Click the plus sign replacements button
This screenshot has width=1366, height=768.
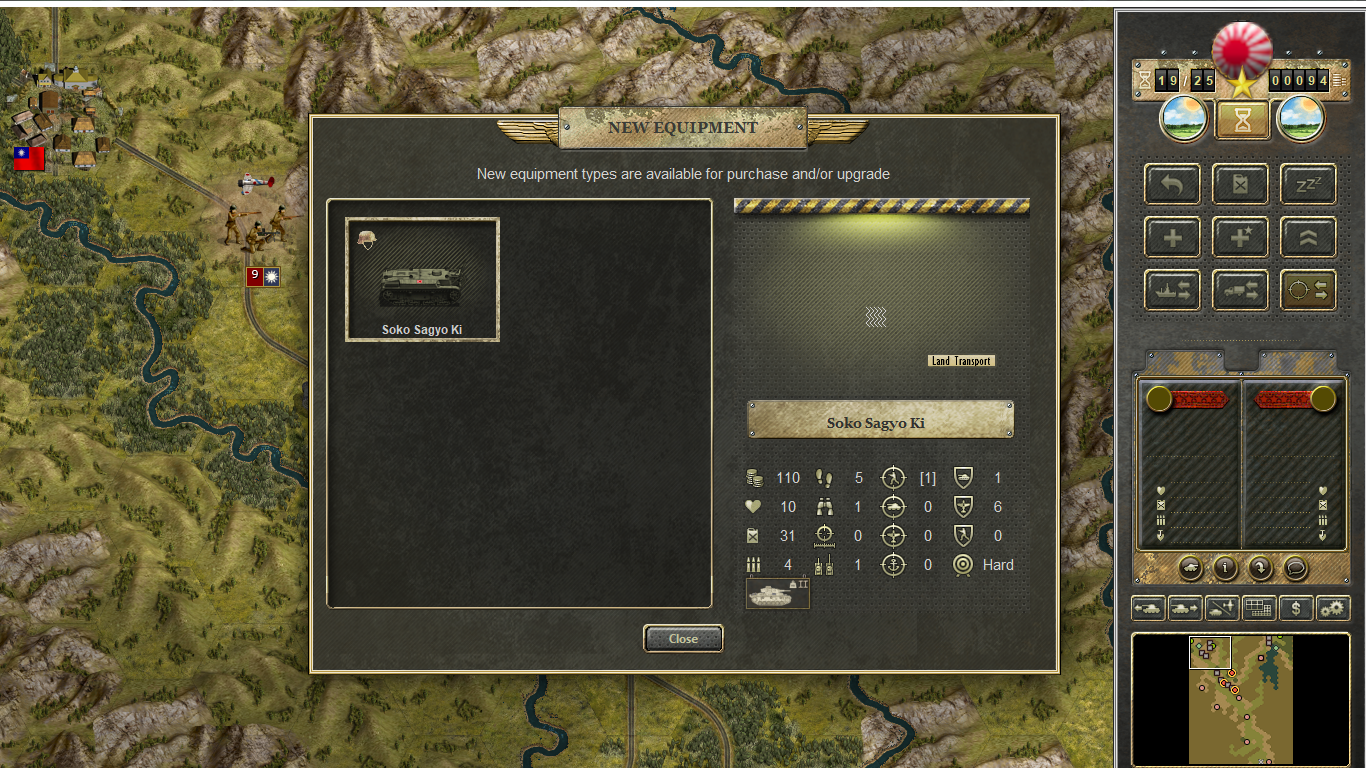(1172, 237)
